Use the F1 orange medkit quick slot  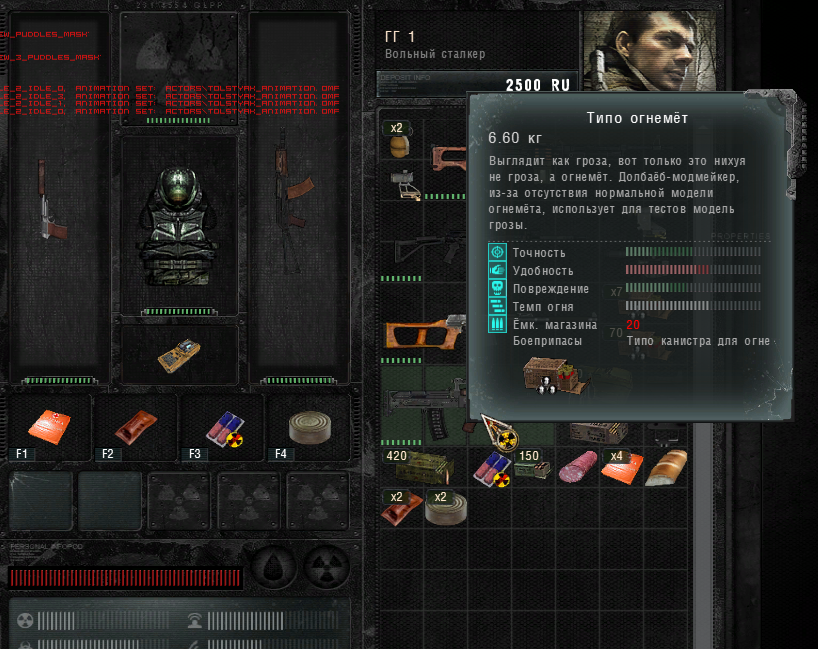(50, 427)
